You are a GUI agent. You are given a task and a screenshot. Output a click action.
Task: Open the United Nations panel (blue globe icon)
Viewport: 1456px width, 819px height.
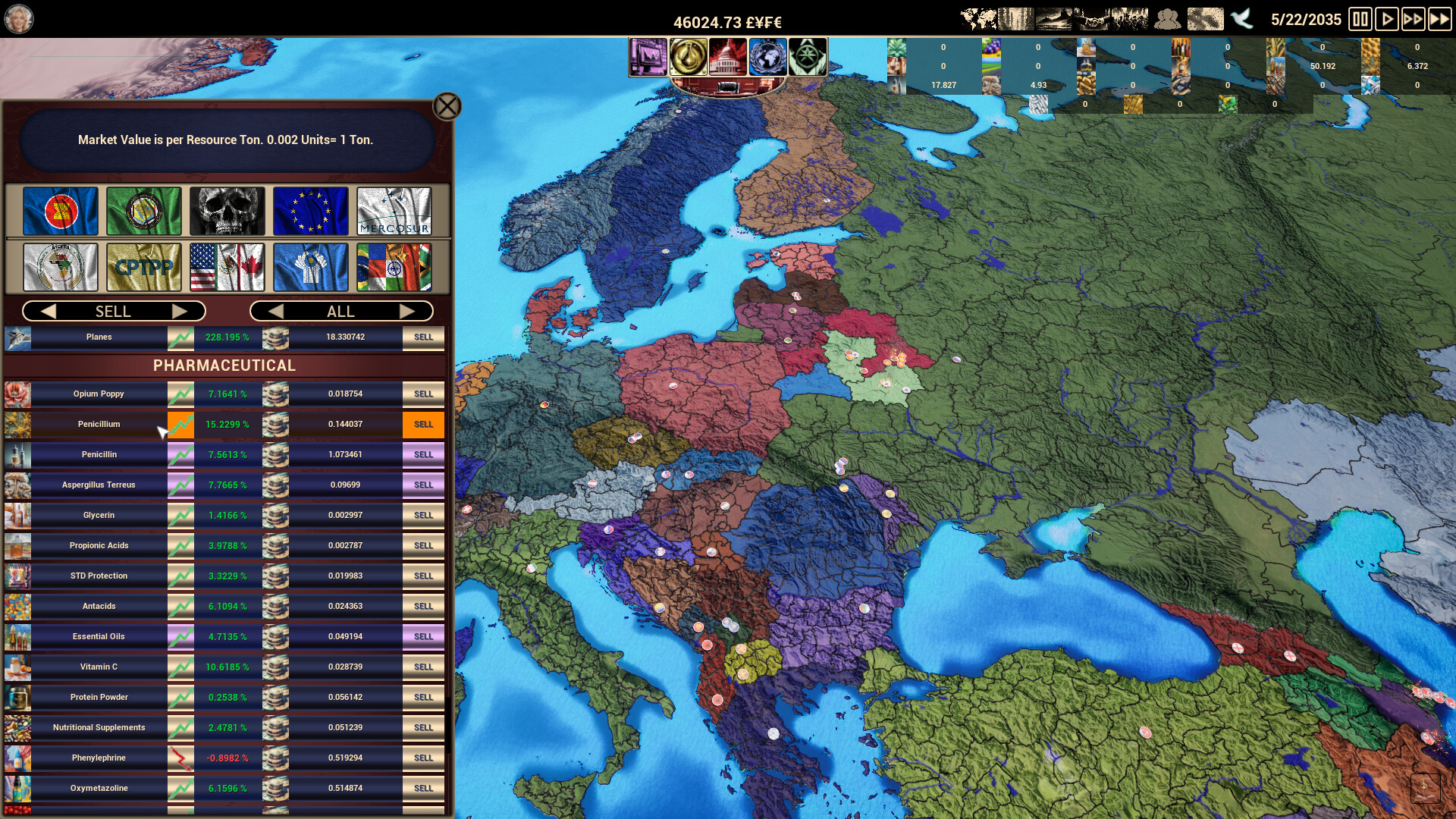pos(768,56)
